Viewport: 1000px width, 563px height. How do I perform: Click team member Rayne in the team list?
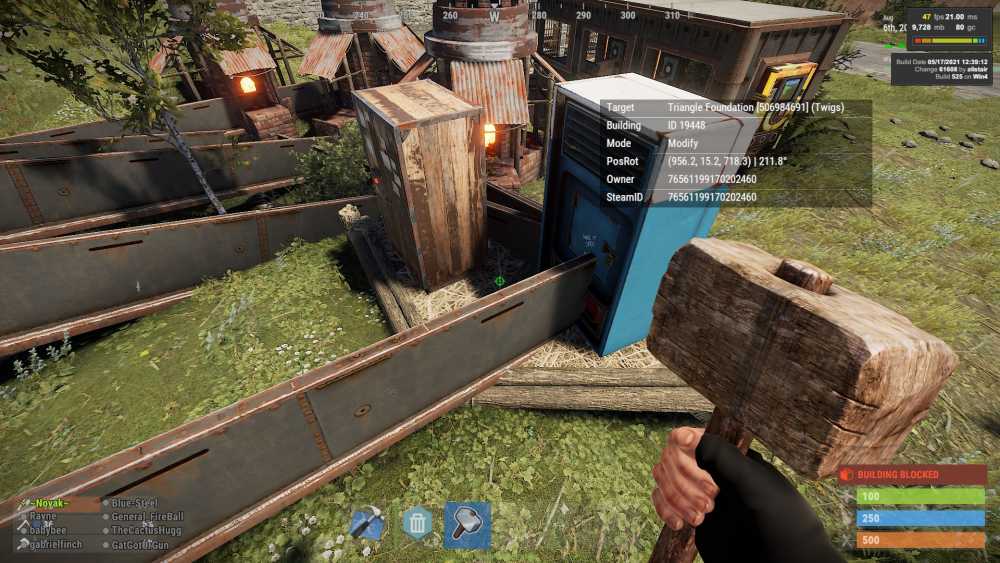[43, 517]
